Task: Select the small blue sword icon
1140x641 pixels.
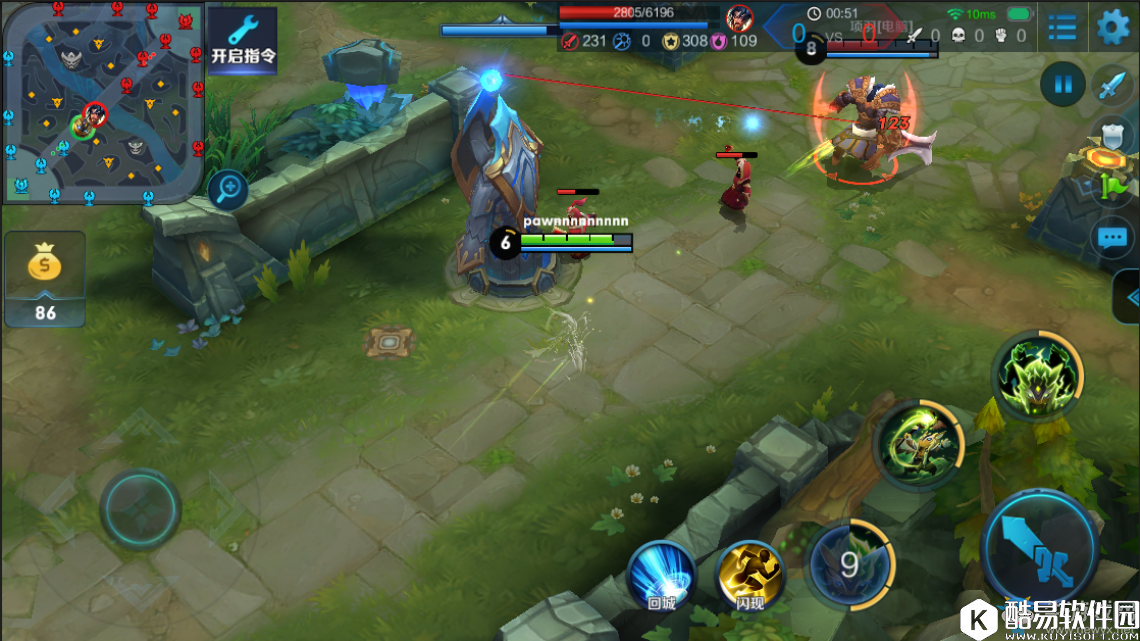Action: coord(1112,86)
